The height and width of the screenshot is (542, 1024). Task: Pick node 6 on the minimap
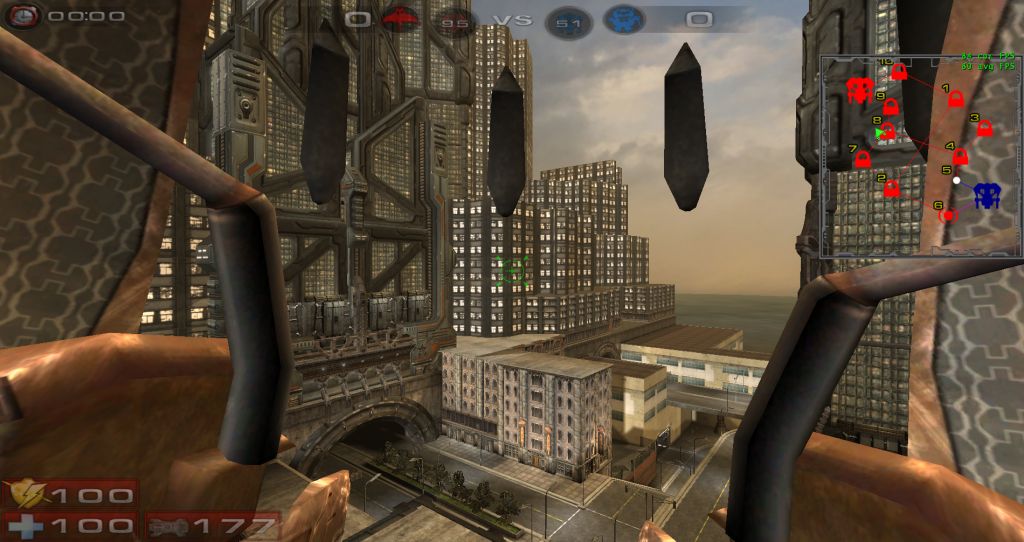tap(949, 214)
